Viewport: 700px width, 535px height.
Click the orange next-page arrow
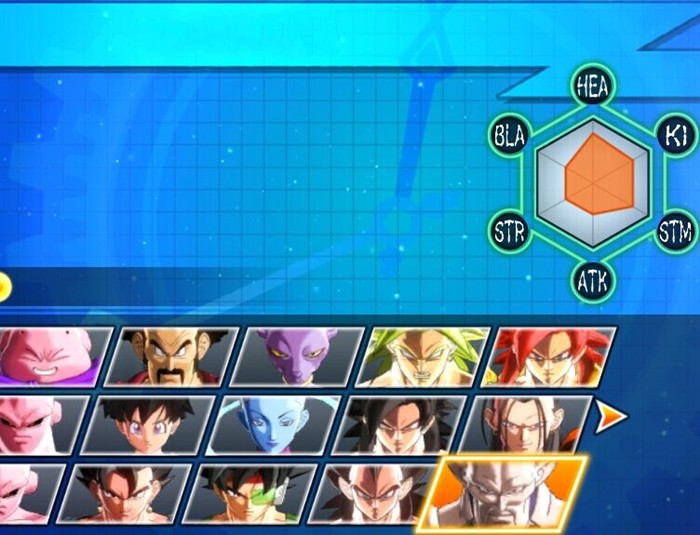pos(608,417)
